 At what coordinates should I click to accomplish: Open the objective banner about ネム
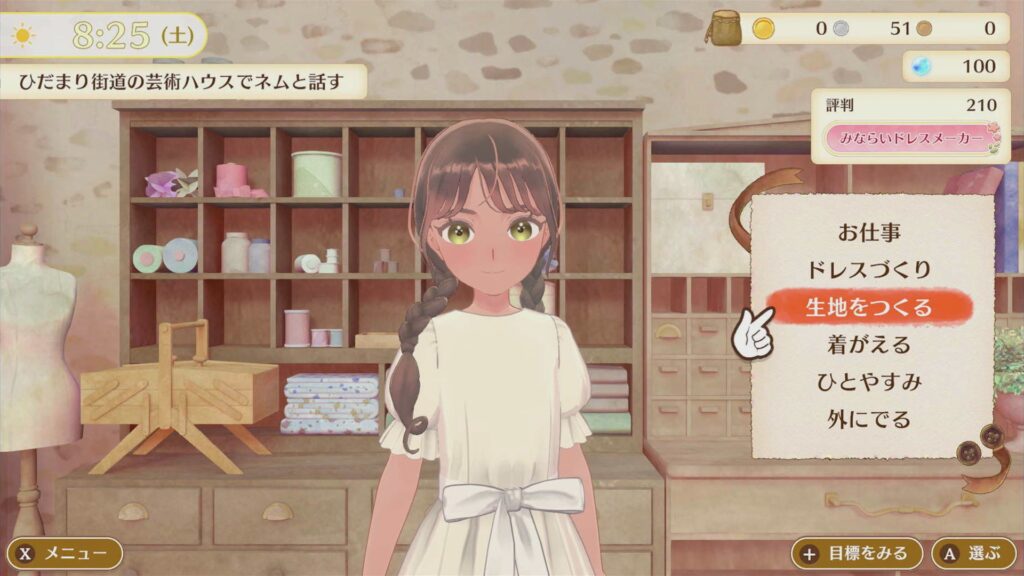[x=184, y=82]
